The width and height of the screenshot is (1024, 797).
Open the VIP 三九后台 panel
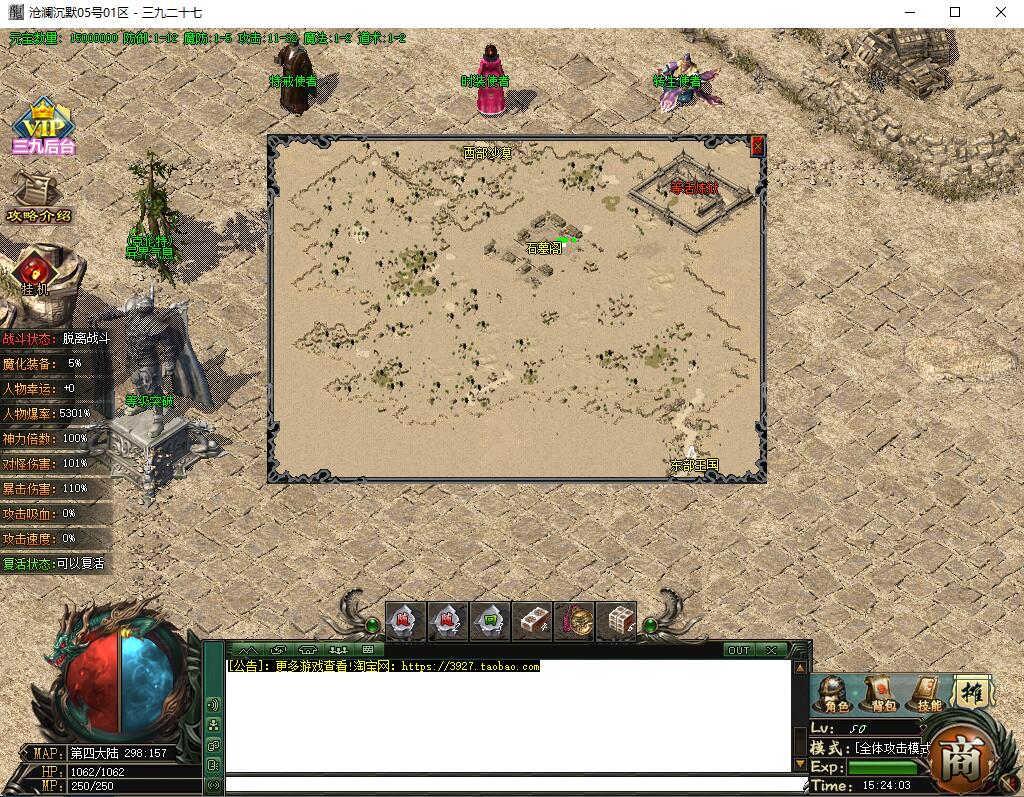pos(43,126)
